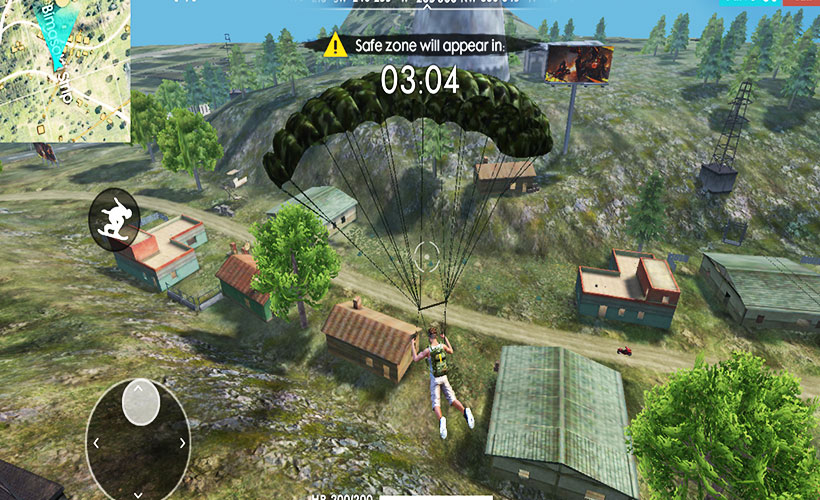The image size is (820, 500).
Task: Tap the movement joystick thumb knob
Action: (140, 402)
